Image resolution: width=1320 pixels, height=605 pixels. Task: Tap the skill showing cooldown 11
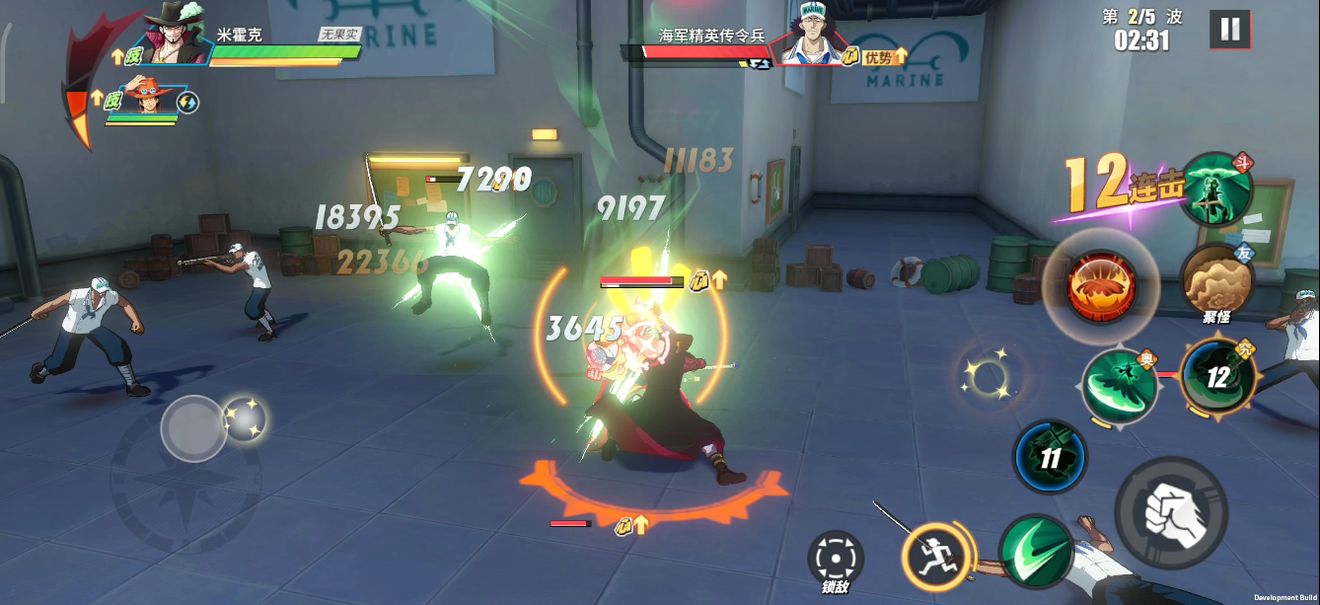(x=1050, y=458)
